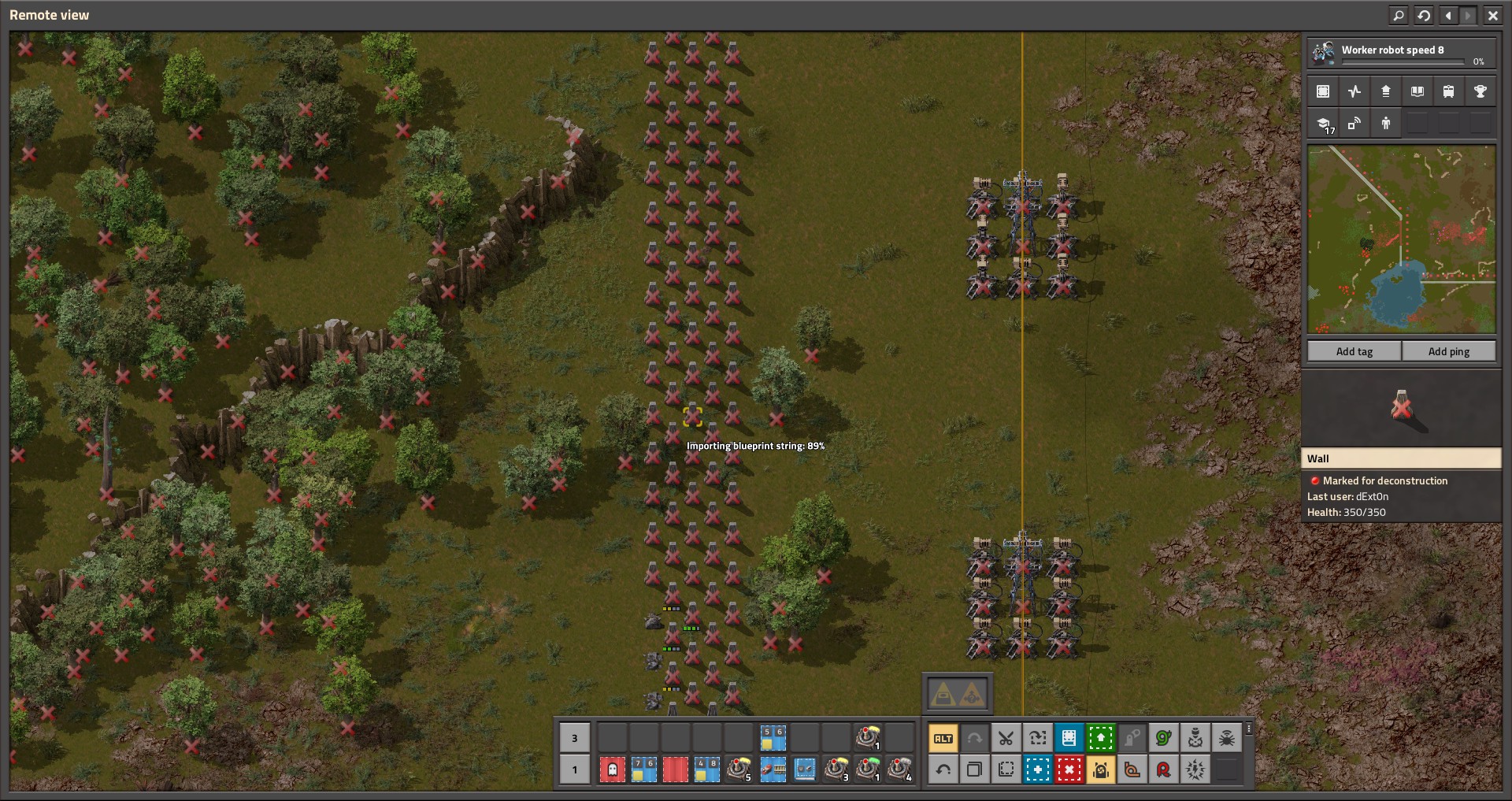Viewport: 1512px width, 801px height.
Task: Add a tag to the map
Action: pyautogui.click(x=1354, y=351)
